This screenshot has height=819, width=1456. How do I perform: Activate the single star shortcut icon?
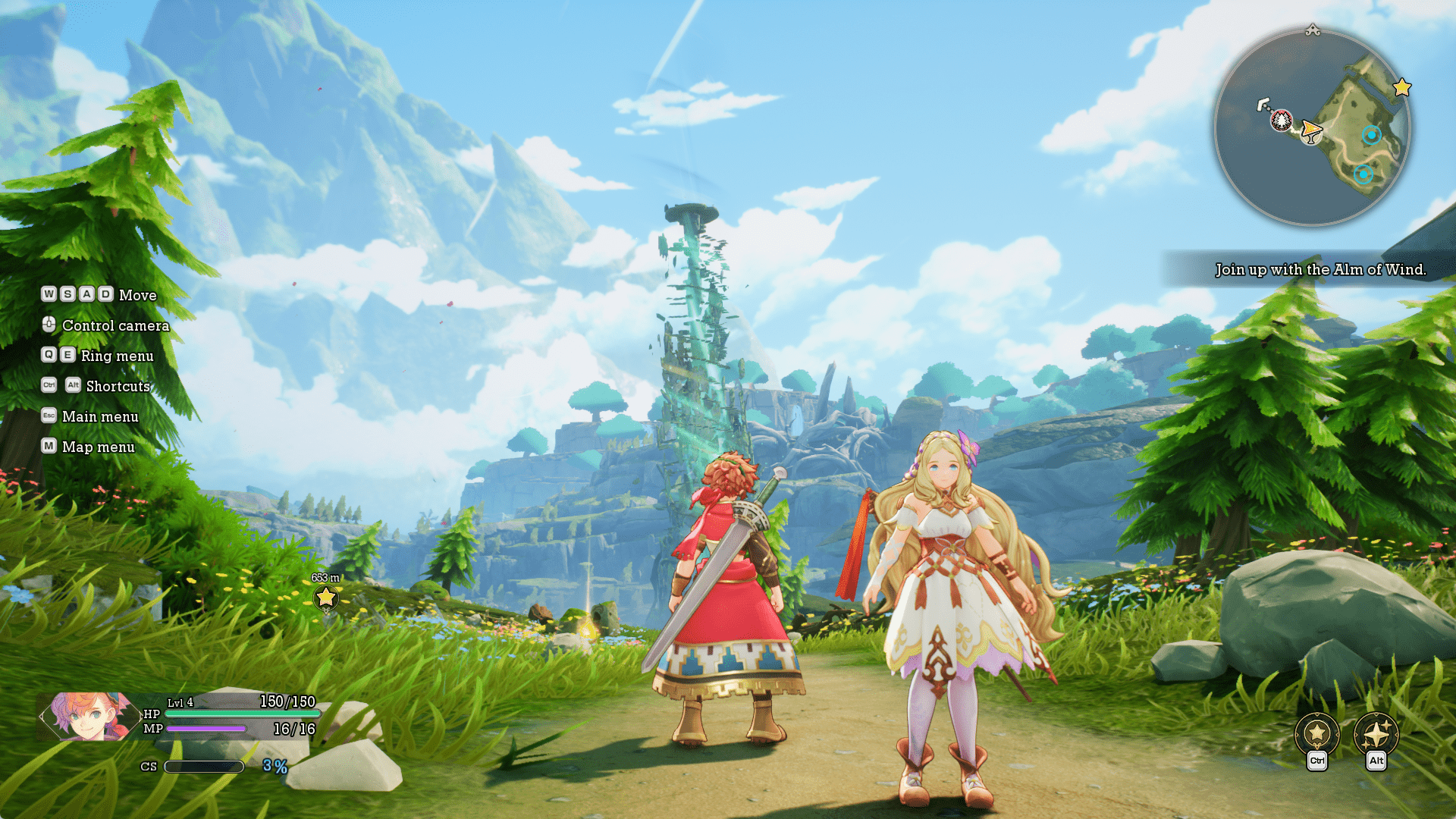point(1317,733)
